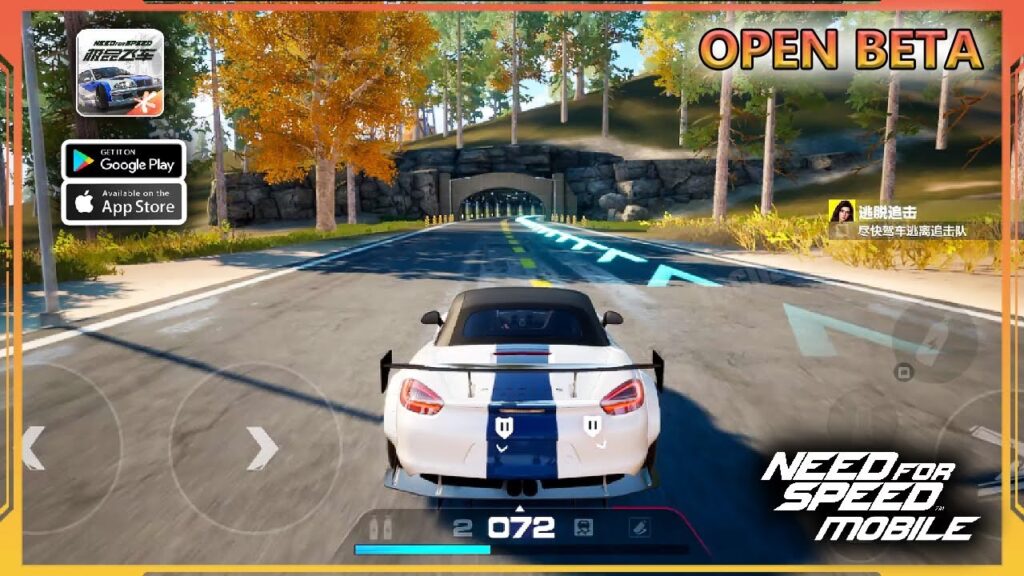
Task: Tap the steer left arrow button
Action: tap(34, 448)
